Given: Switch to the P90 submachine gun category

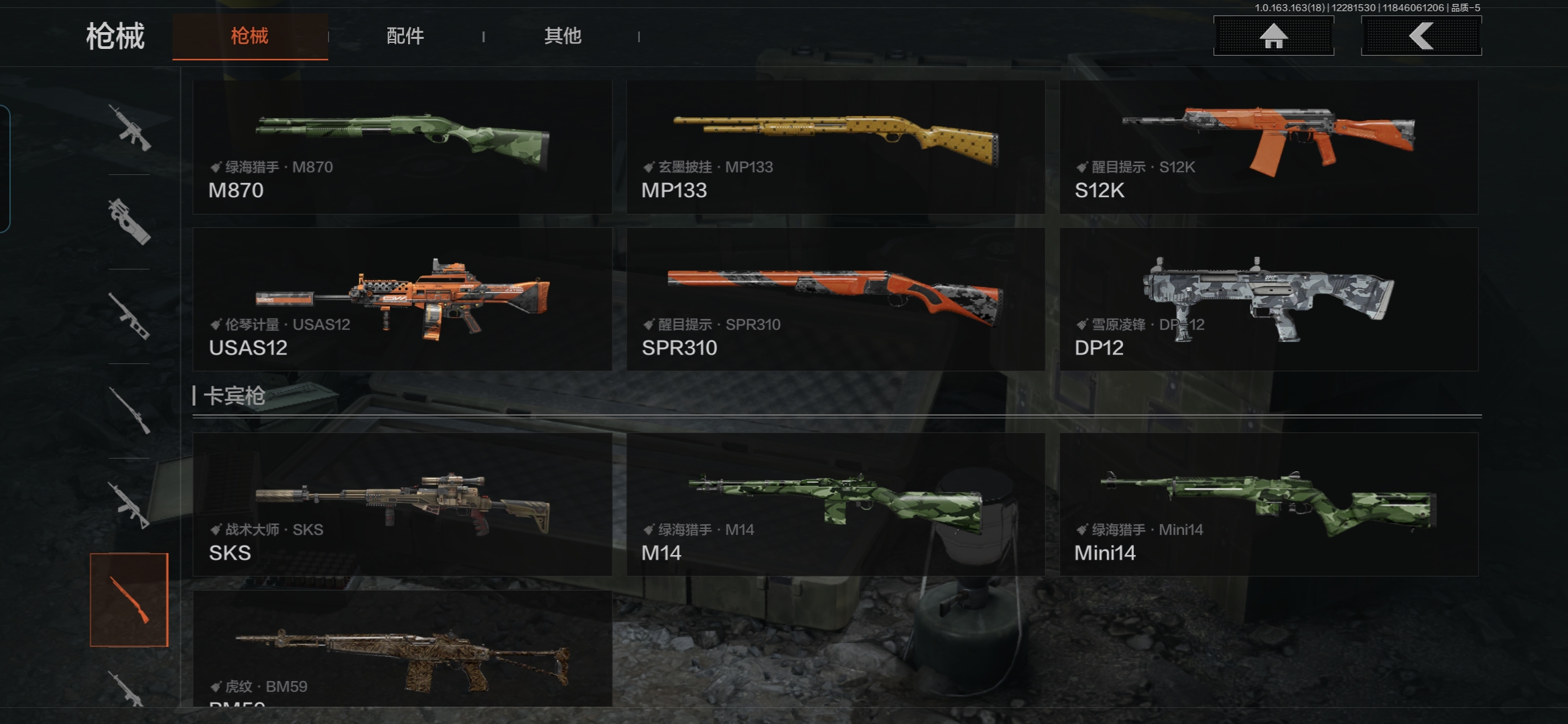Looking at the screenshot, I should (129, 222).
